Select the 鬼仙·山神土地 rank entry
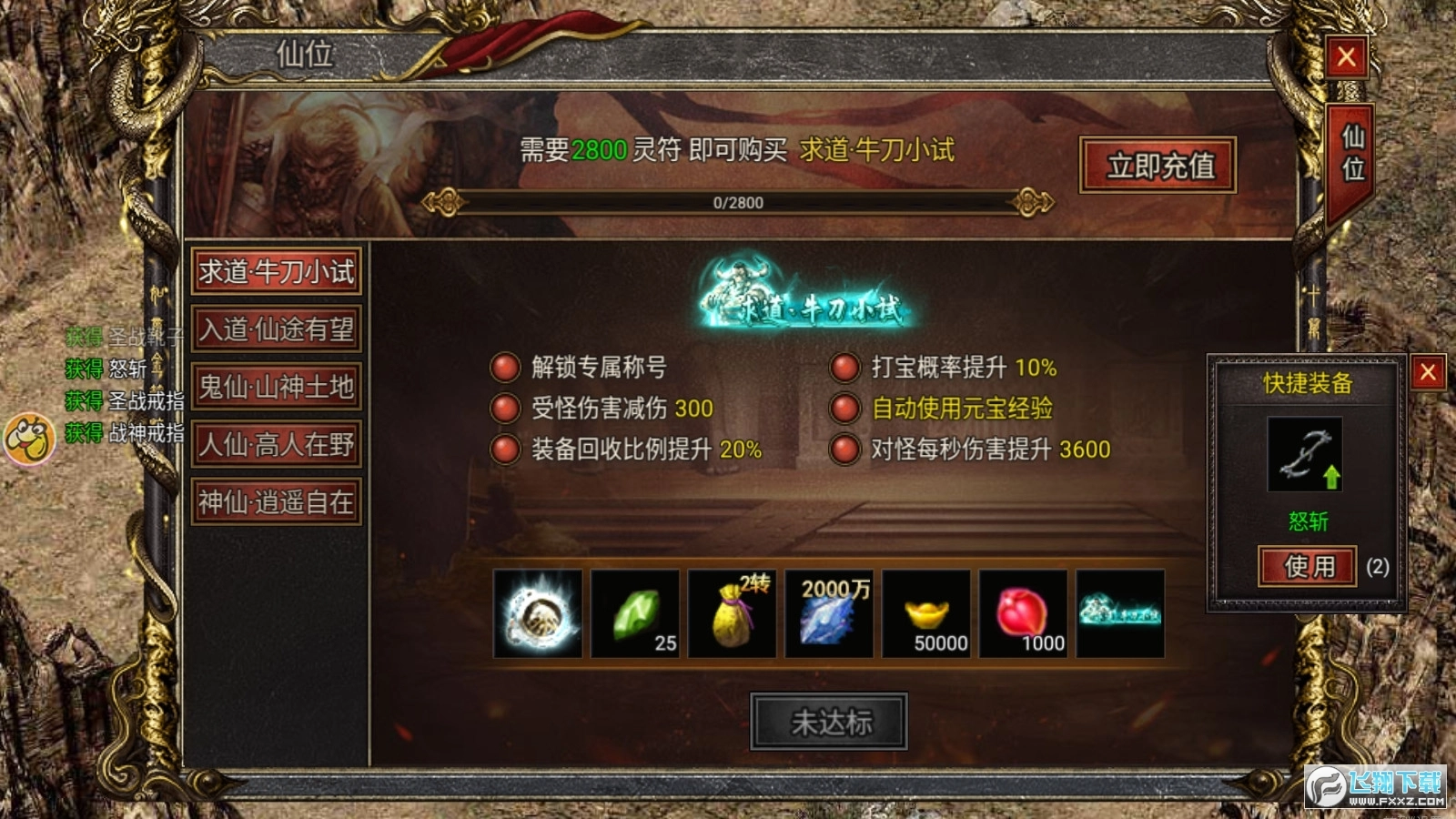 point(276,386)
